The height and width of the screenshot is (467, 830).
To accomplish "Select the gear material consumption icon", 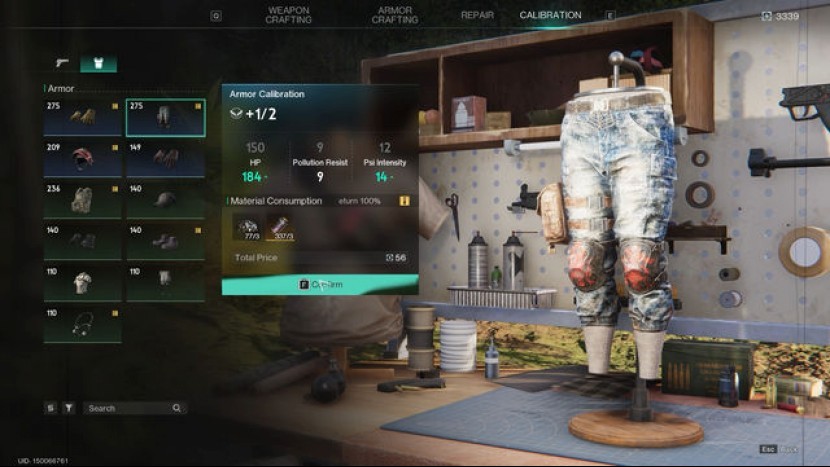I will (246, 228).
